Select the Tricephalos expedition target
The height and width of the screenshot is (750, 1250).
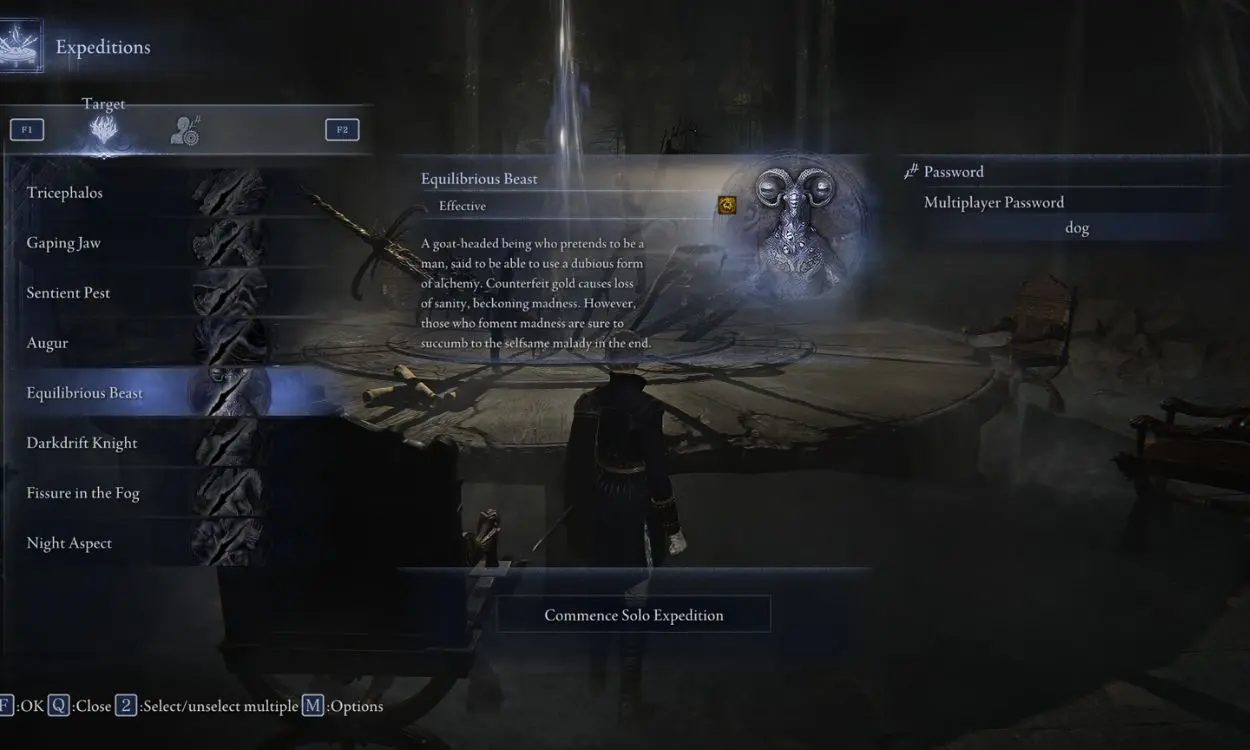(140, 193)
